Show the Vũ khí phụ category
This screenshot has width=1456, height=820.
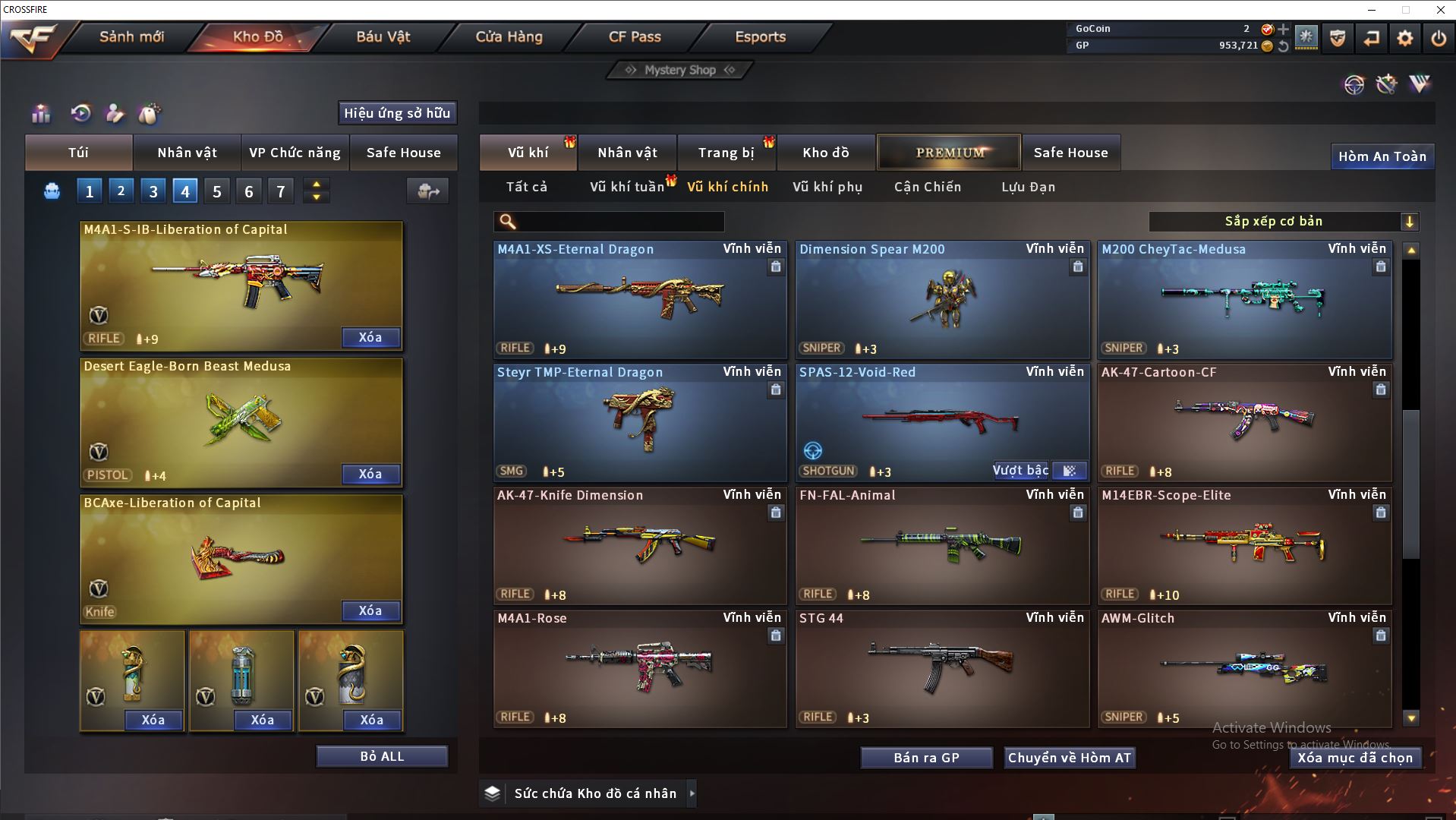827,187
